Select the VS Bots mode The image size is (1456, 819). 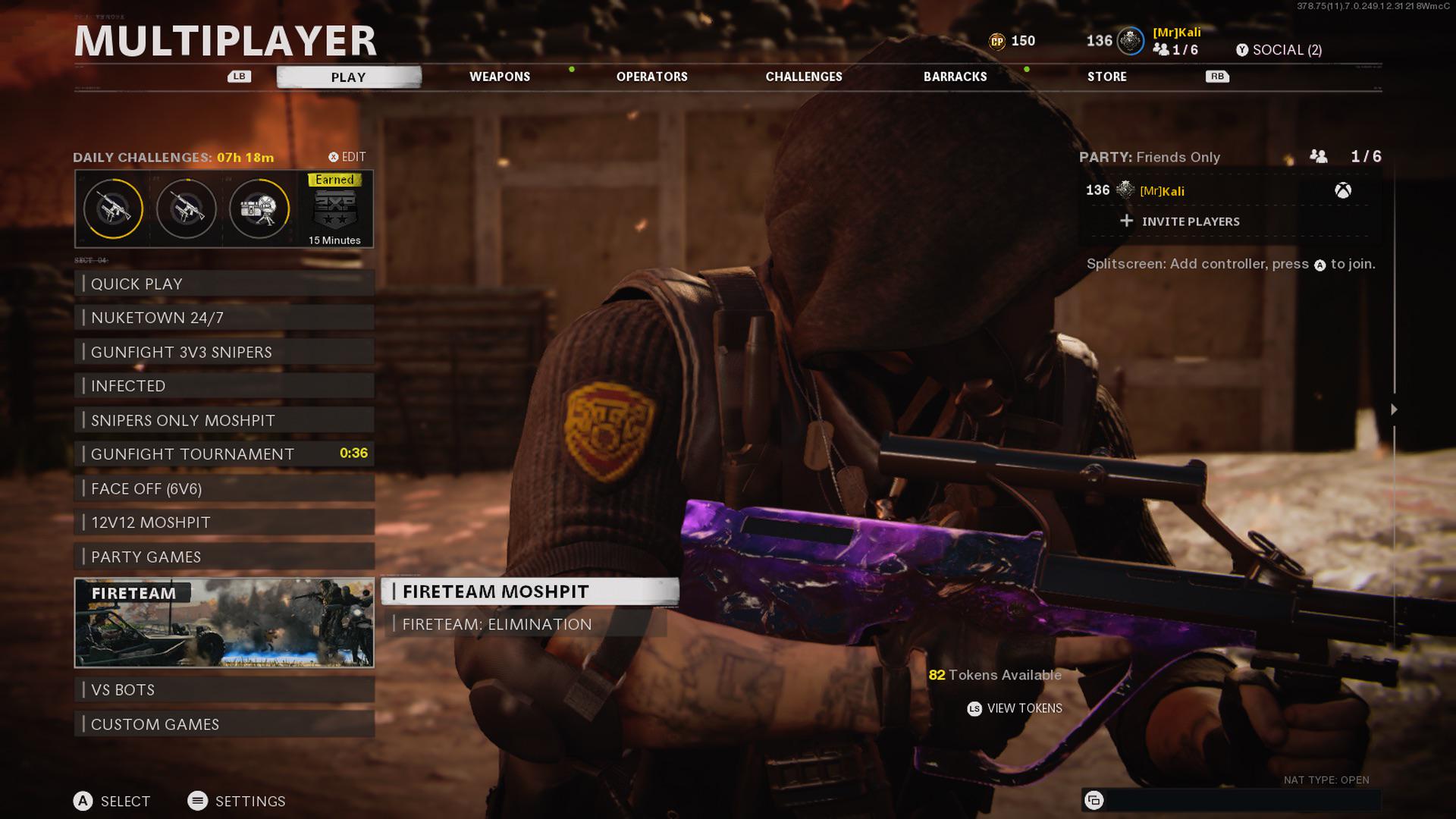[x=224, y=690]
